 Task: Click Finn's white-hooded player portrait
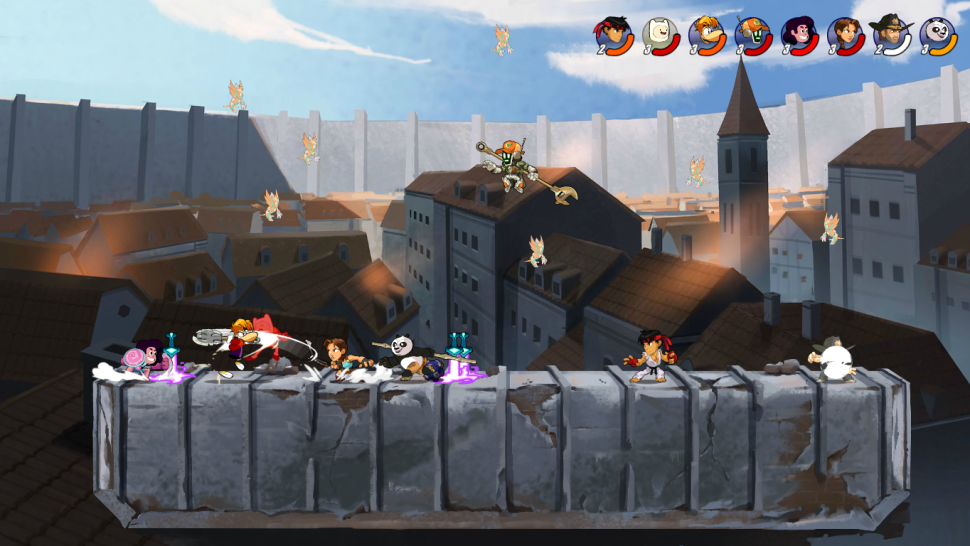click(x=659, y=34)
